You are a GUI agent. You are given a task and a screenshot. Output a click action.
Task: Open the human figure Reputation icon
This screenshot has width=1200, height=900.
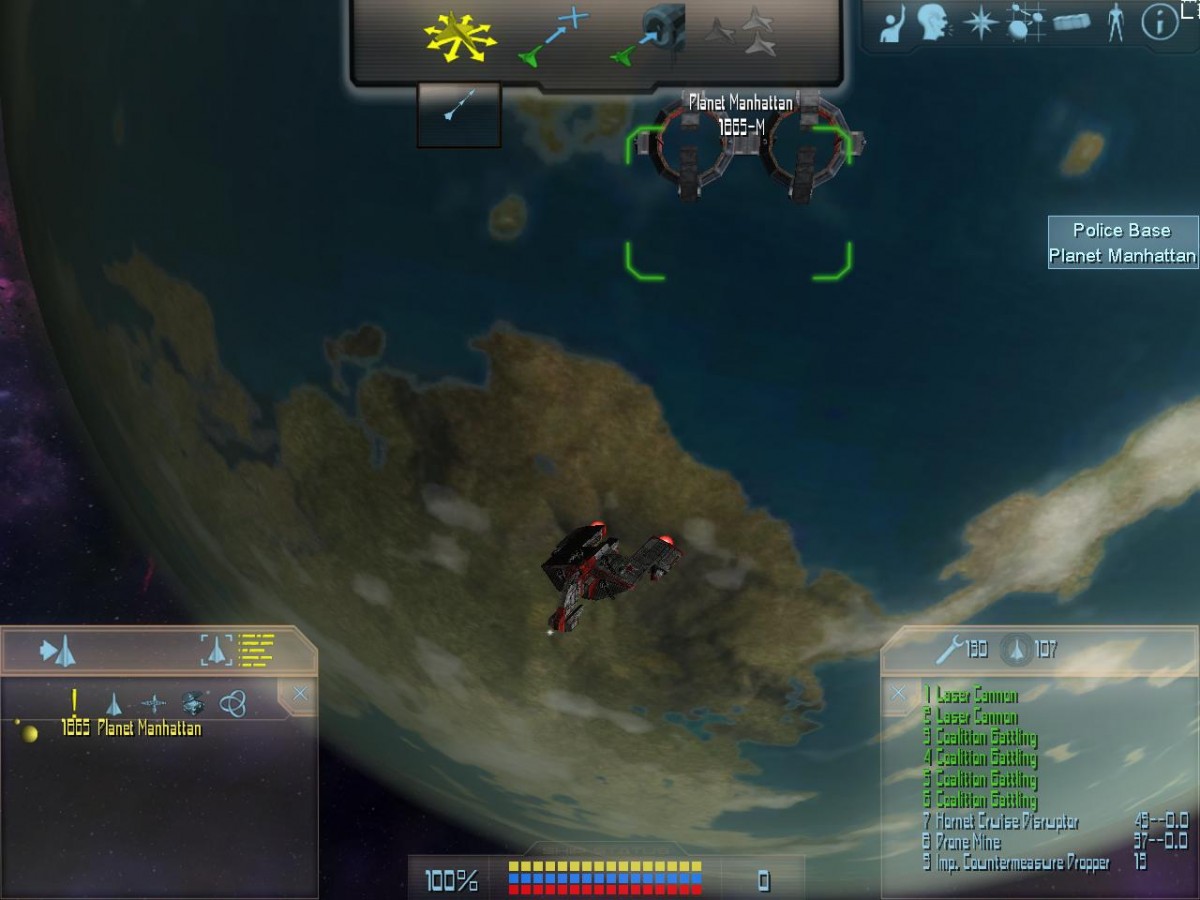coord(1116,22)
